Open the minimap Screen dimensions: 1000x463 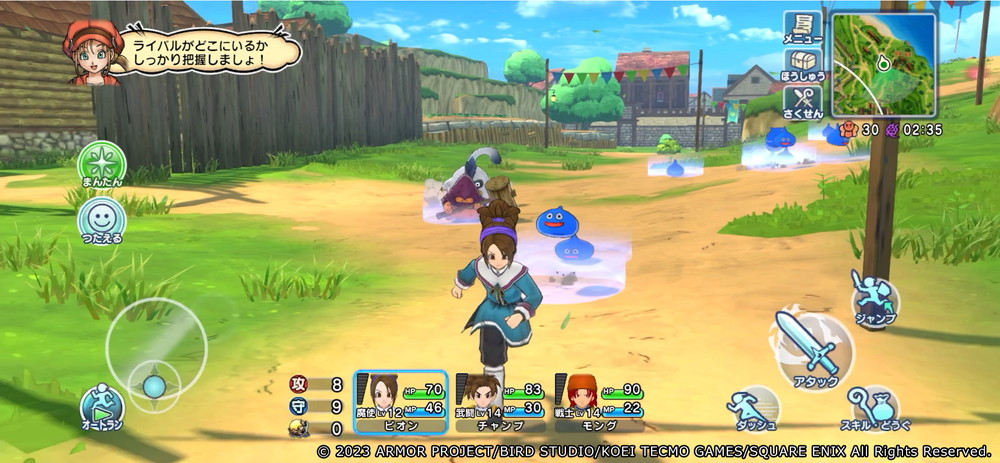point(883,65)
